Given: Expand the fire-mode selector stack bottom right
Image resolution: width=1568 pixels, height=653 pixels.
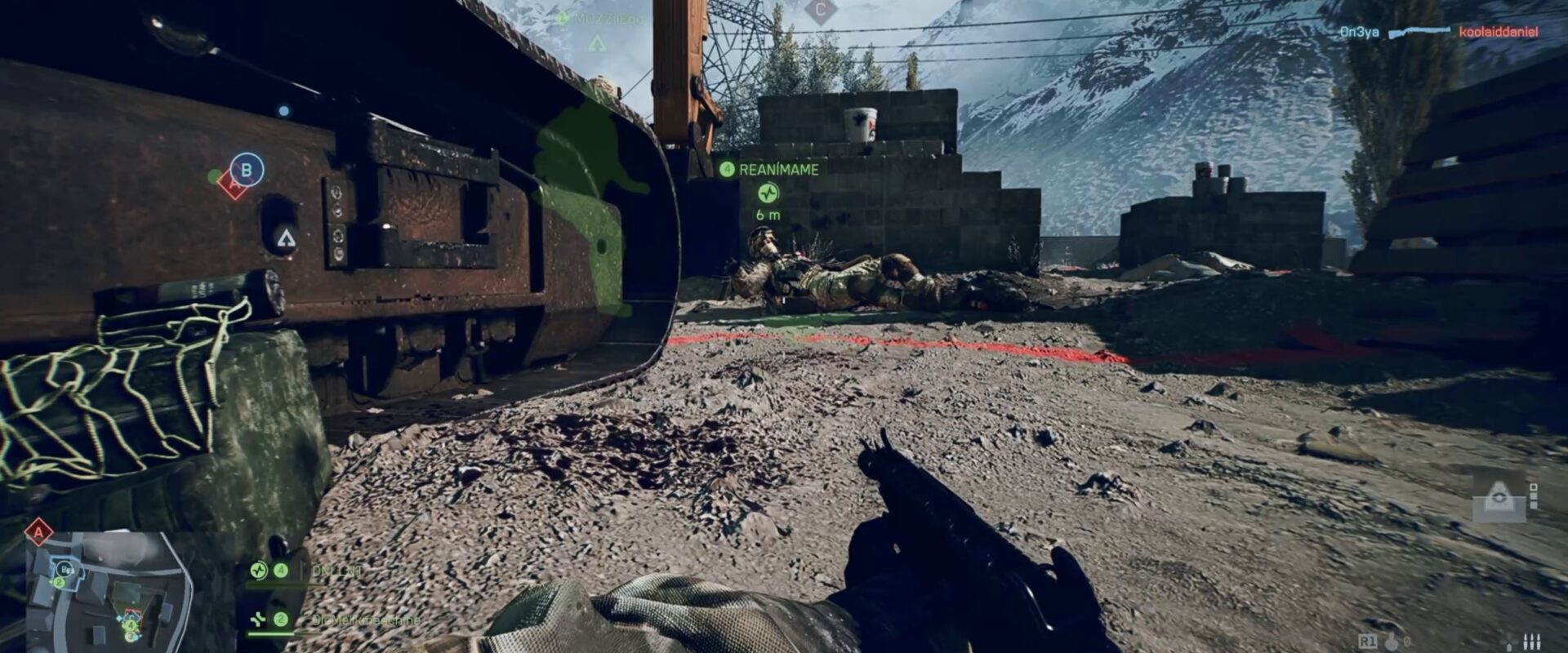Looking at the screenshot, I should [x=1533, y=496].
